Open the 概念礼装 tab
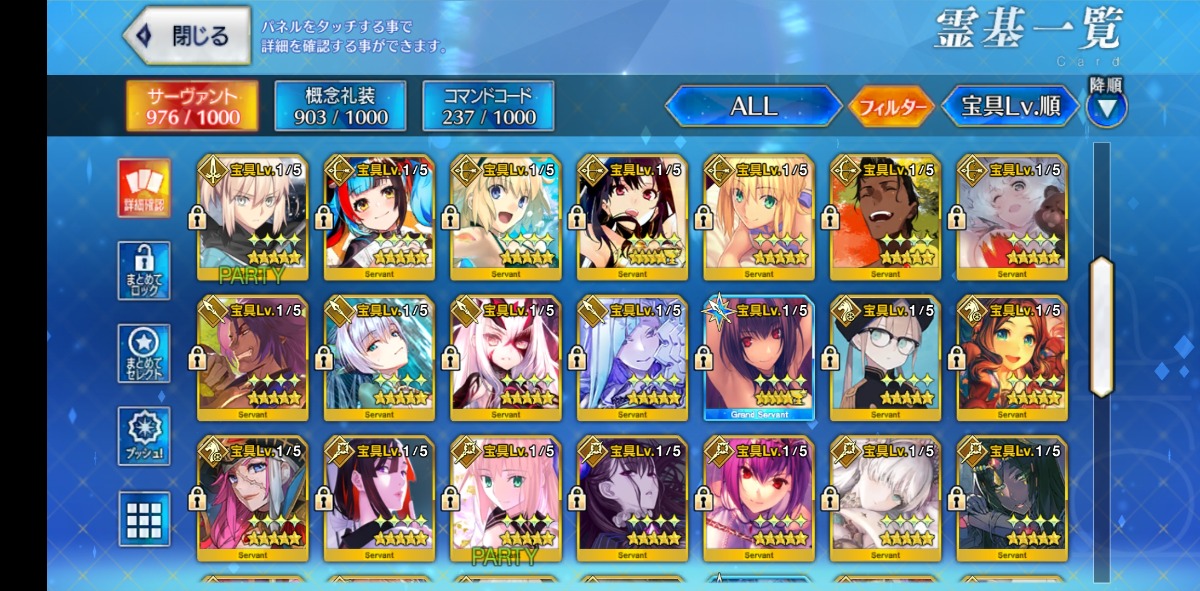The image size is (1200, 591). [339, 106]
